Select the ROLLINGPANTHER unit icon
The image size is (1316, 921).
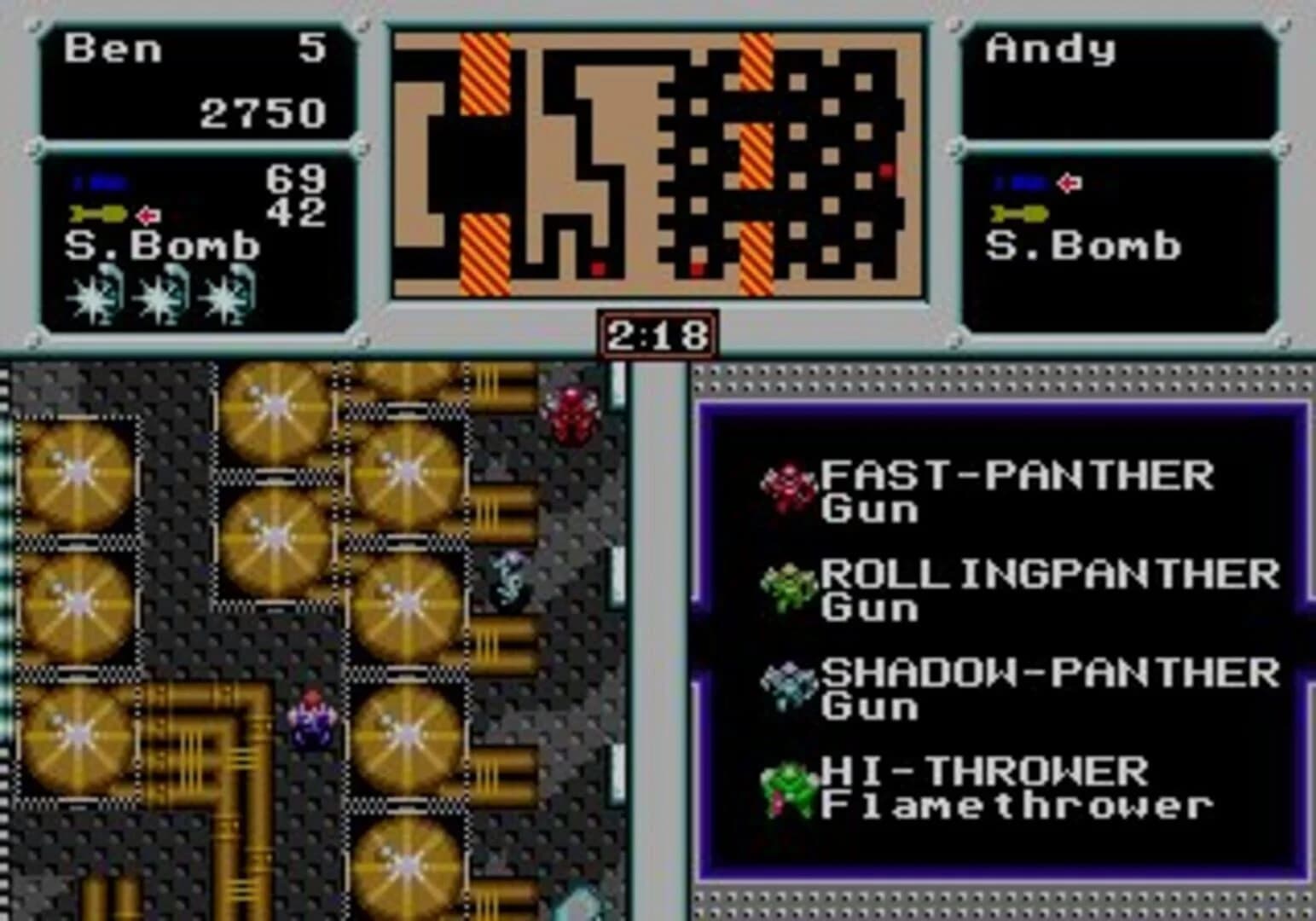790,587
